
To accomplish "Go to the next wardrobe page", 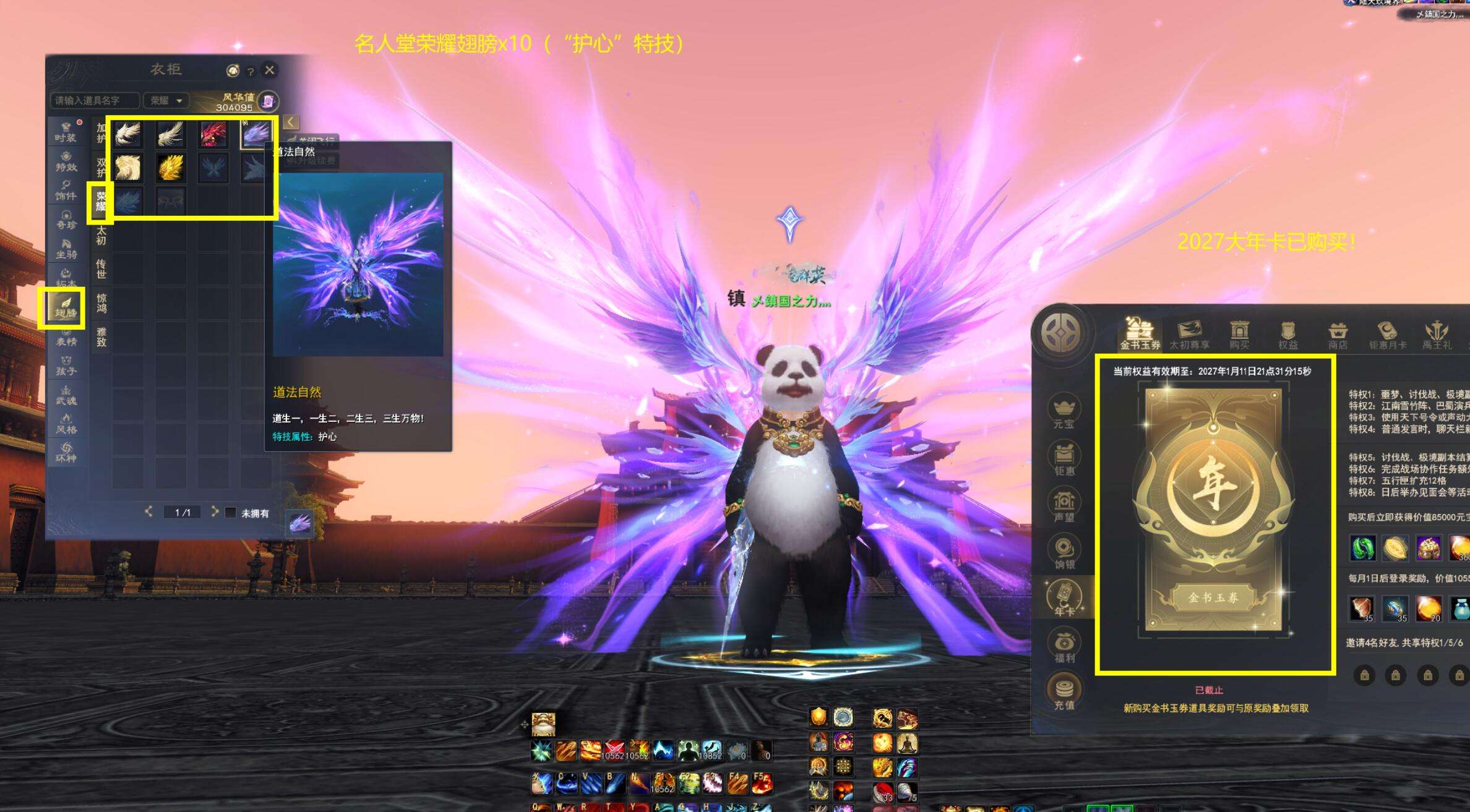I will click(215, 511).
